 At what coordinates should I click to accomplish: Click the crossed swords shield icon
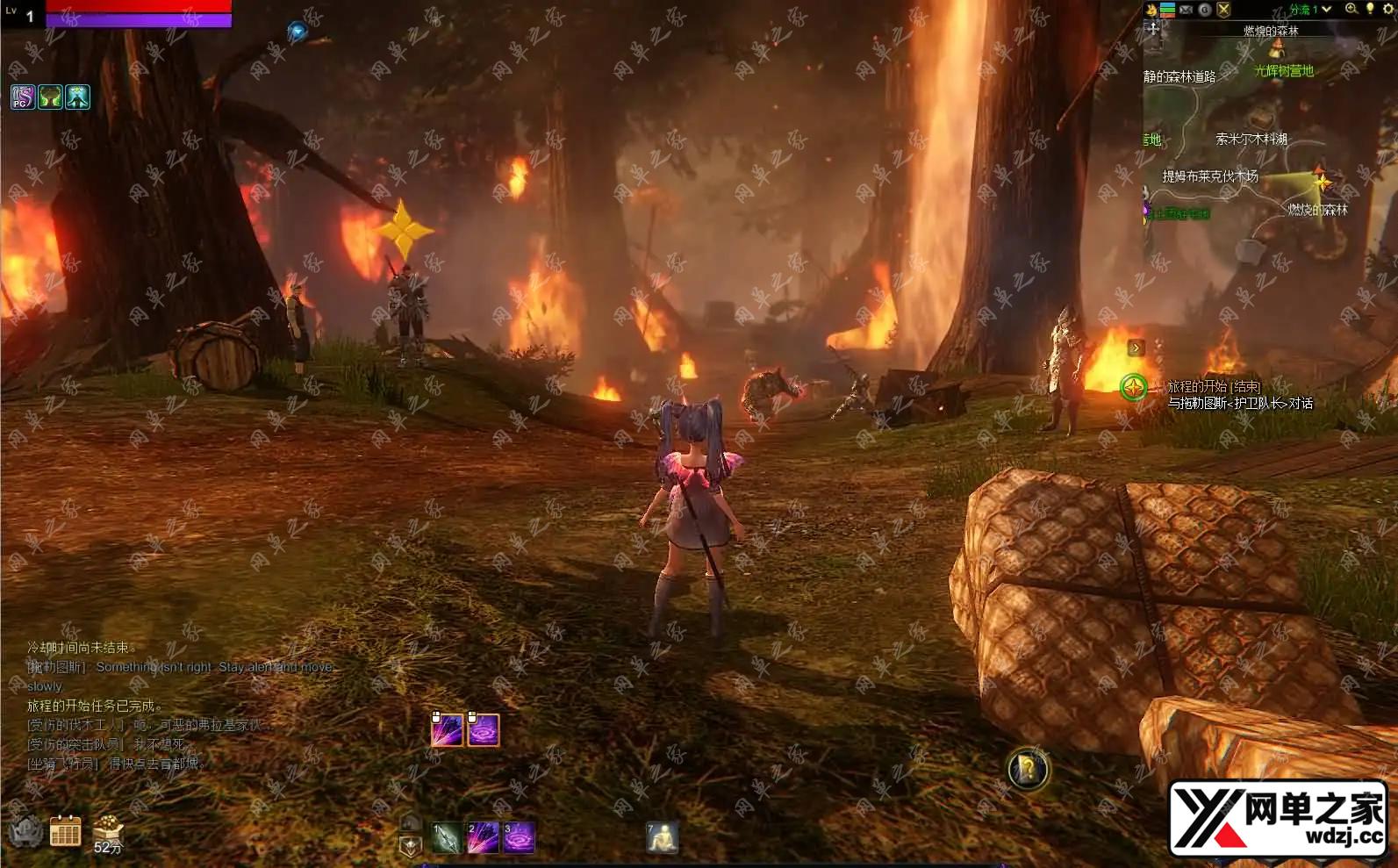click(x=1223, y=10)
